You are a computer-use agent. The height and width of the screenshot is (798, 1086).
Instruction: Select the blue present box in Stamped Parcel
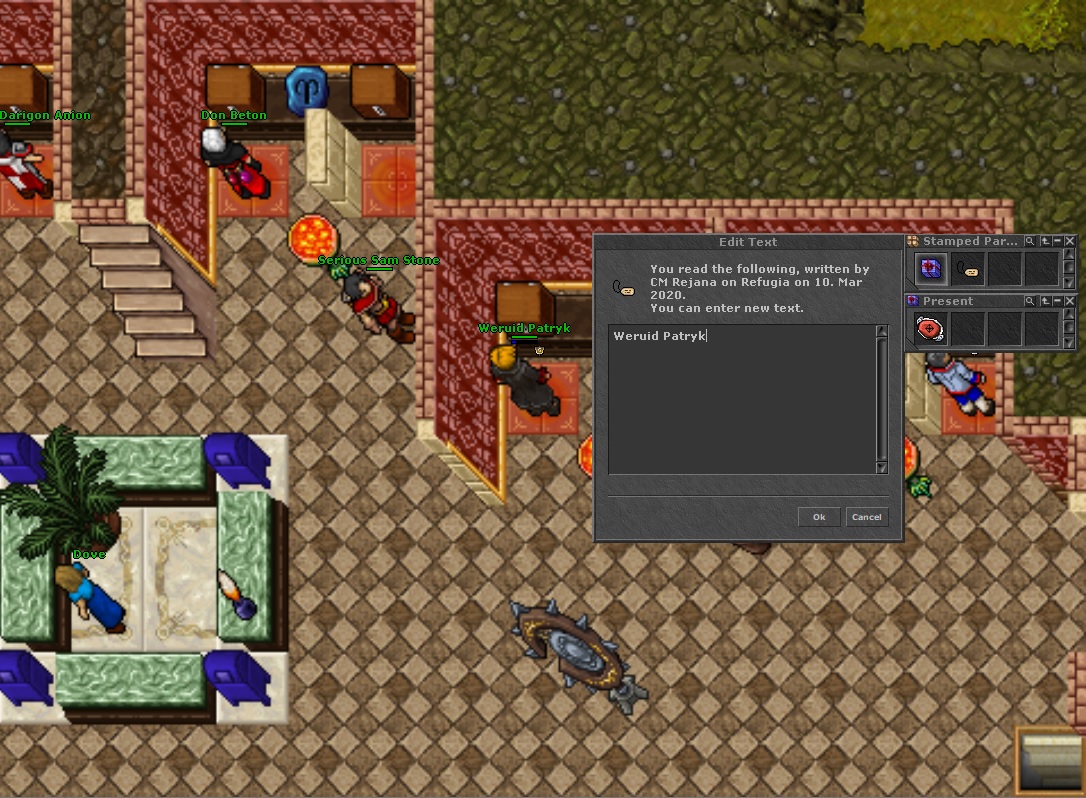[x=931, y=268]
